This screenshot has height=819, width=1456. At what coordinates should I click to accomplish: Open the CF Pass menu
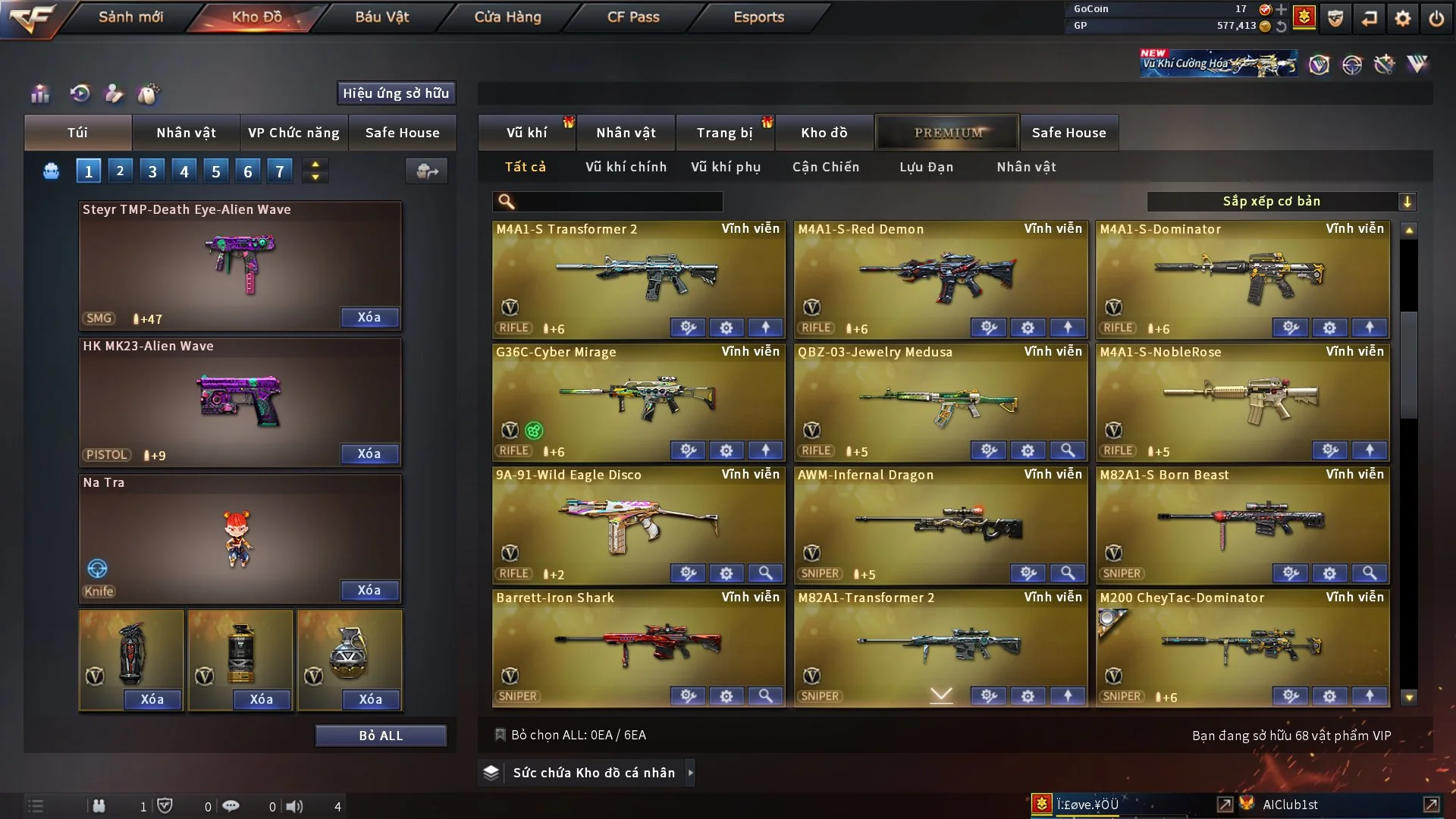[x=633, y=17]
